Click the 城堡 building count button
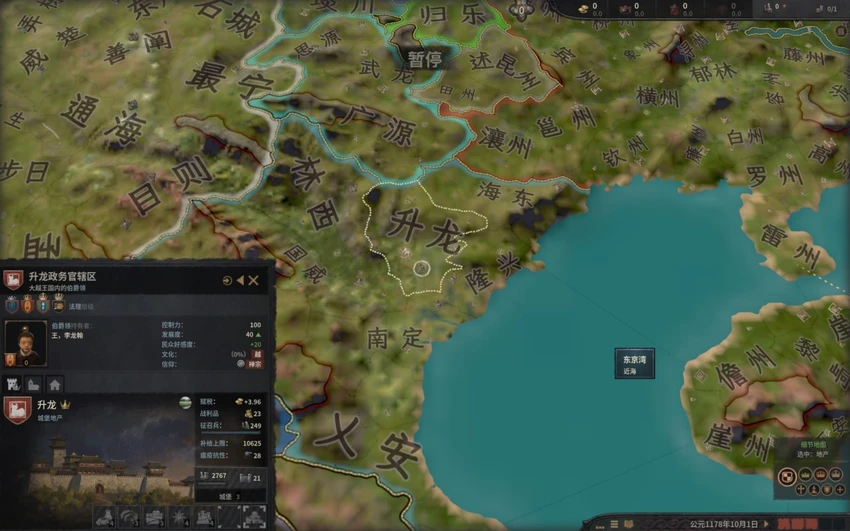Image resolution: width=850 pixels, height=531 pixels. [x=229, y=496]
